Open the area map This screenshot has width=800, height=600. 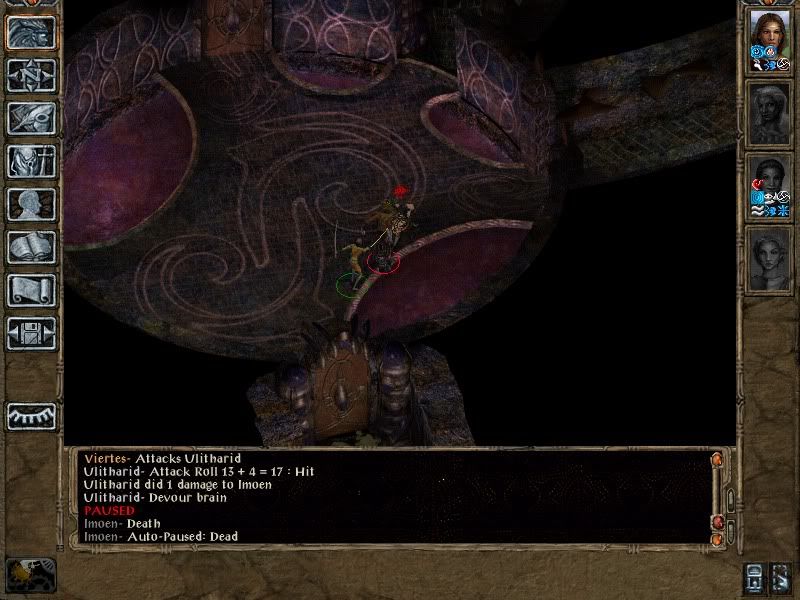point(31,75)
